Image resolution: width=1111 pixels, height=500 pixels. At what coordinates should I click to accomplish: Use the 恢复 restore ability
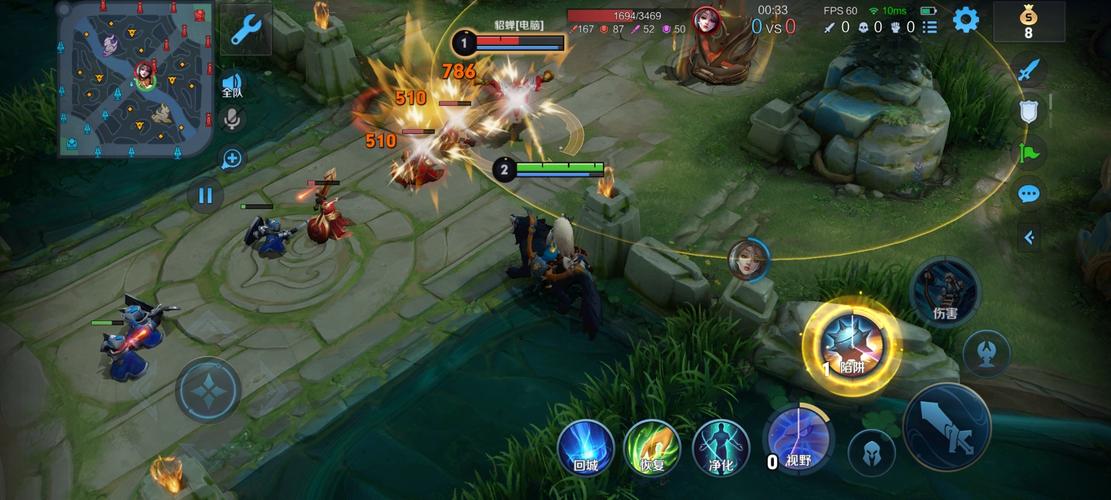(x=652, y=446)
